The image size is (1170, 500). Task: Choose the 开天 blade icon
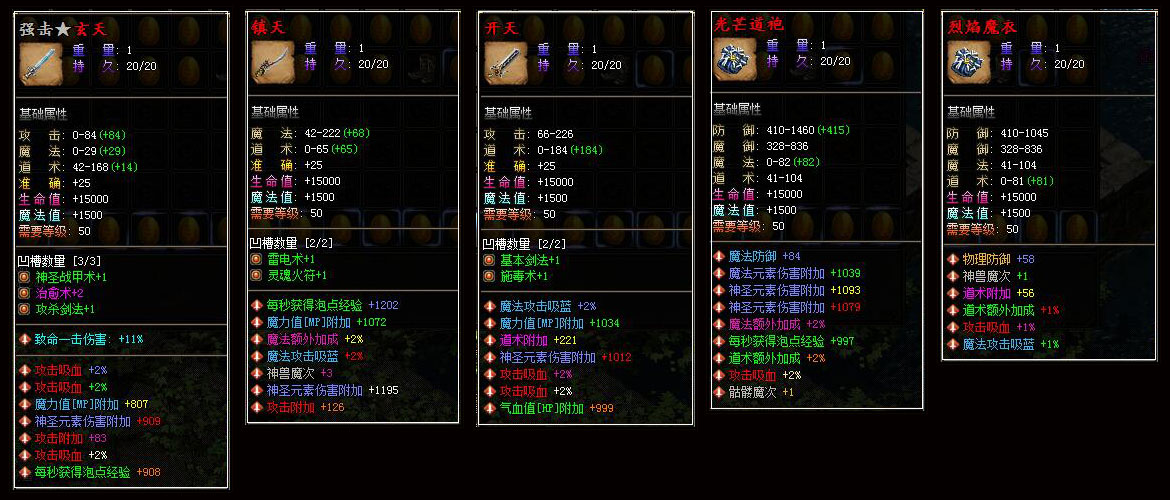tap(505, 63)
